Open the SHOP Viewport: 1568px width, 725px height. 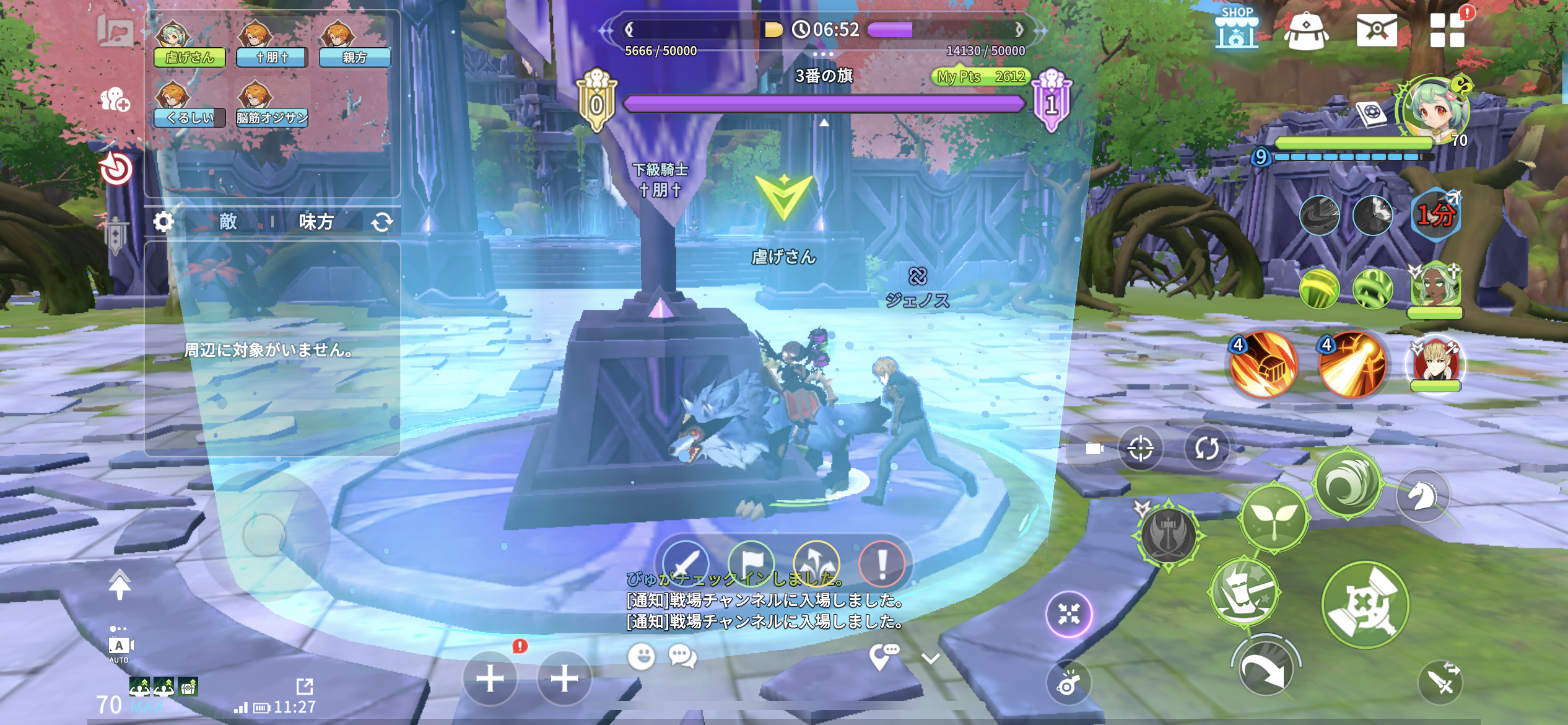1236,29
